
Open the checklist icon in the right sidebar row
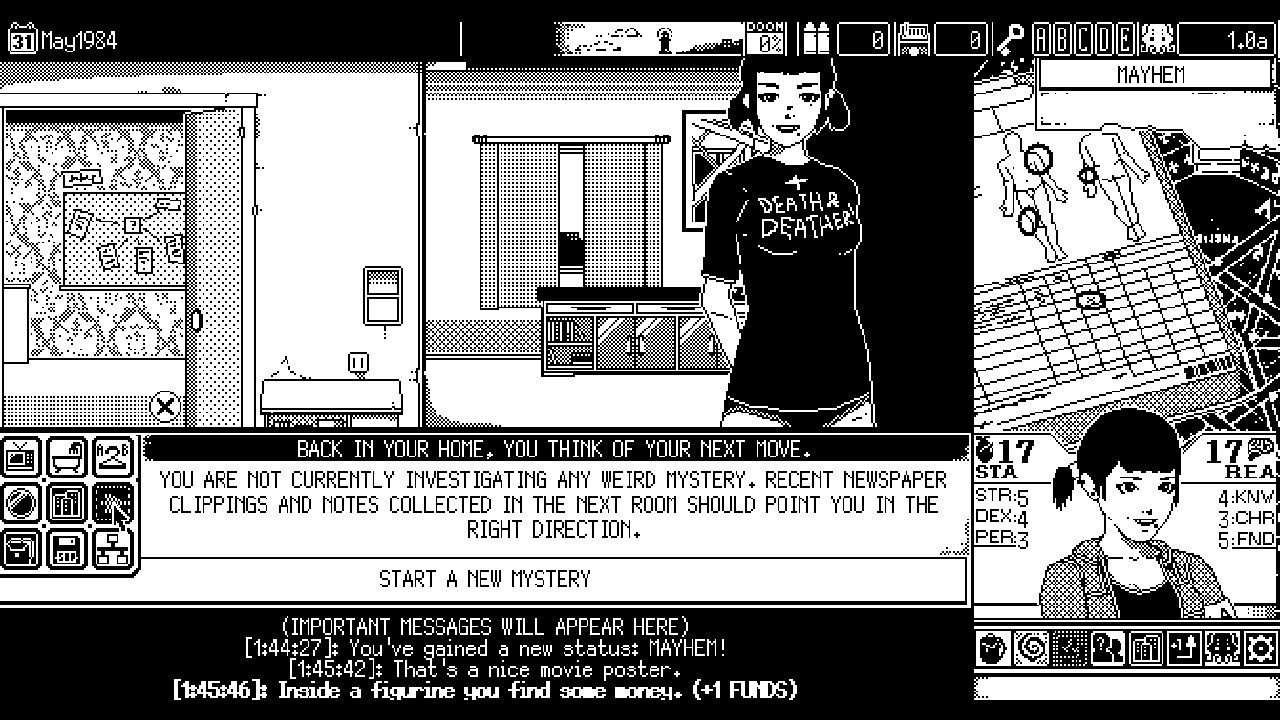(1068, 647)
